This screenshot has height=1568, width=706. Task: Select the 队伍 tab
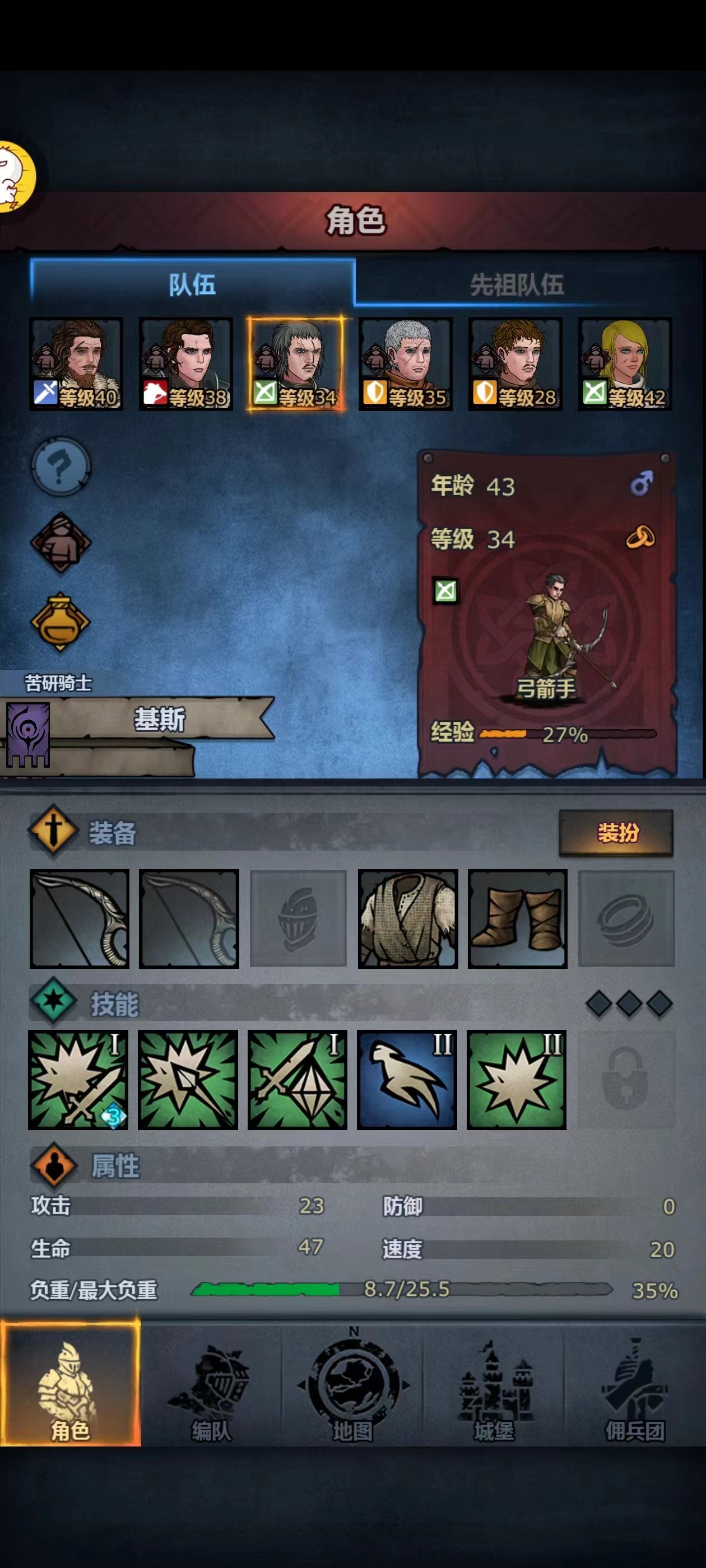click(192, 284)
